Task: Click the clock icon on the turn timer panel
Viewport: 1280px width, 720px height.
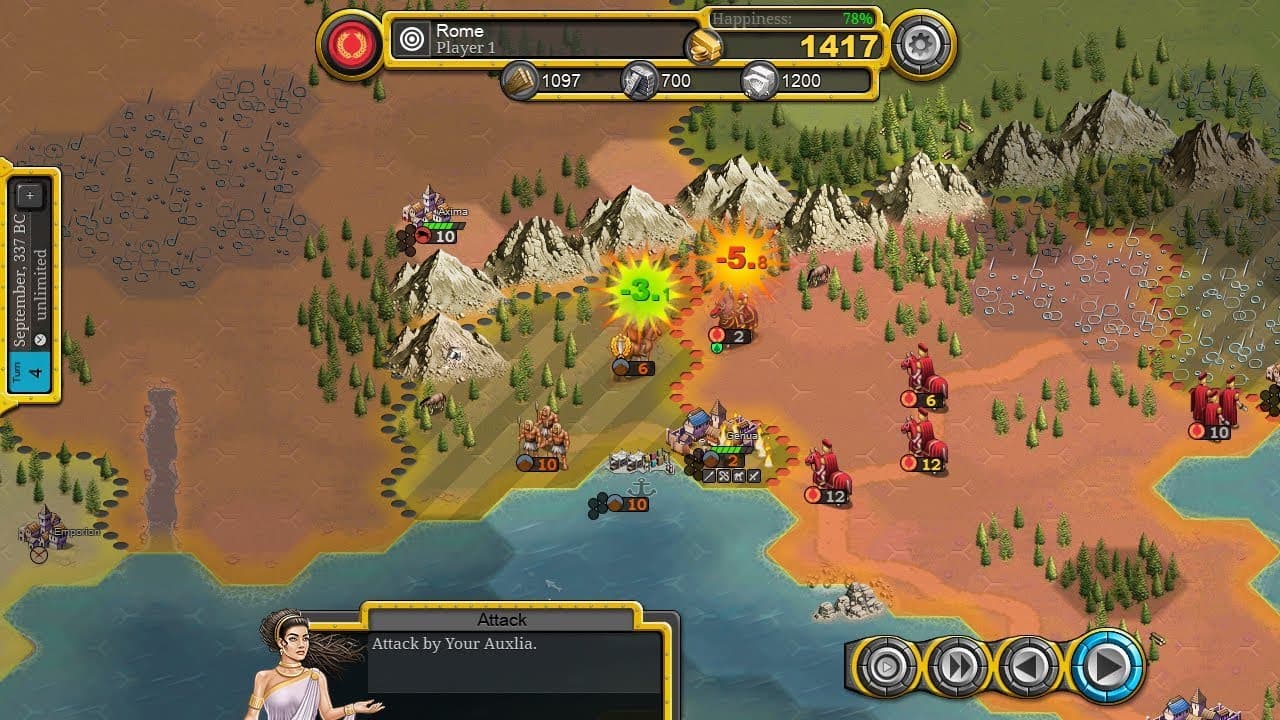Action: 39,339
